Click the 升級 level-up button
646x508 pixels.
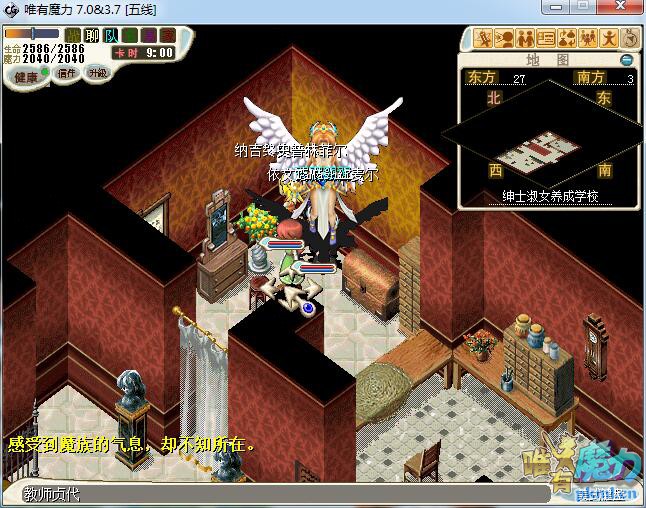[x=97, y=73]
